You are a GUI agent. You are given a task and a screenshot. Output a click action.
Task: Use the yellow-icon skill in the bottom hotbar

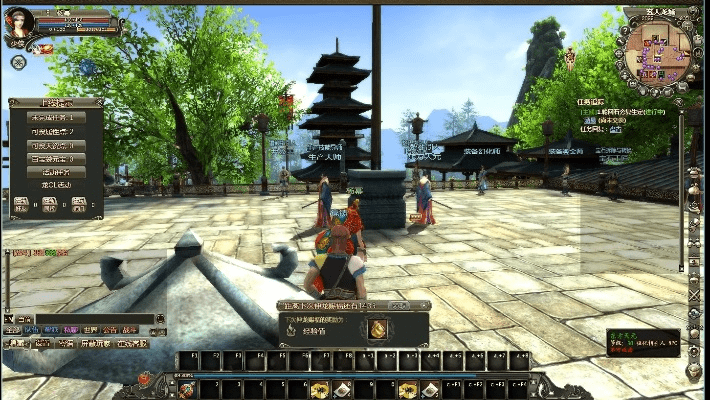[x=320, y=389]
